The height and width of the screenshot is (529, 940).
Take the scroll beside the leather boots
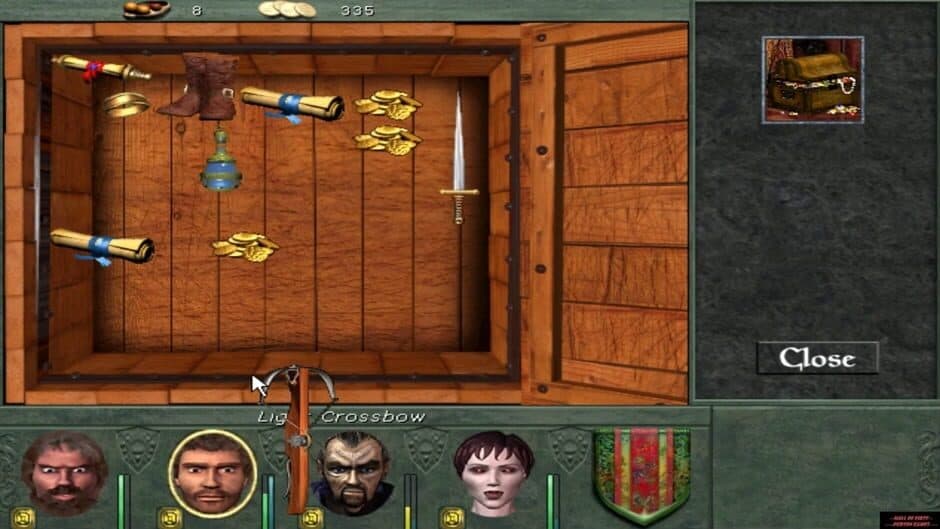click(291, 104)
